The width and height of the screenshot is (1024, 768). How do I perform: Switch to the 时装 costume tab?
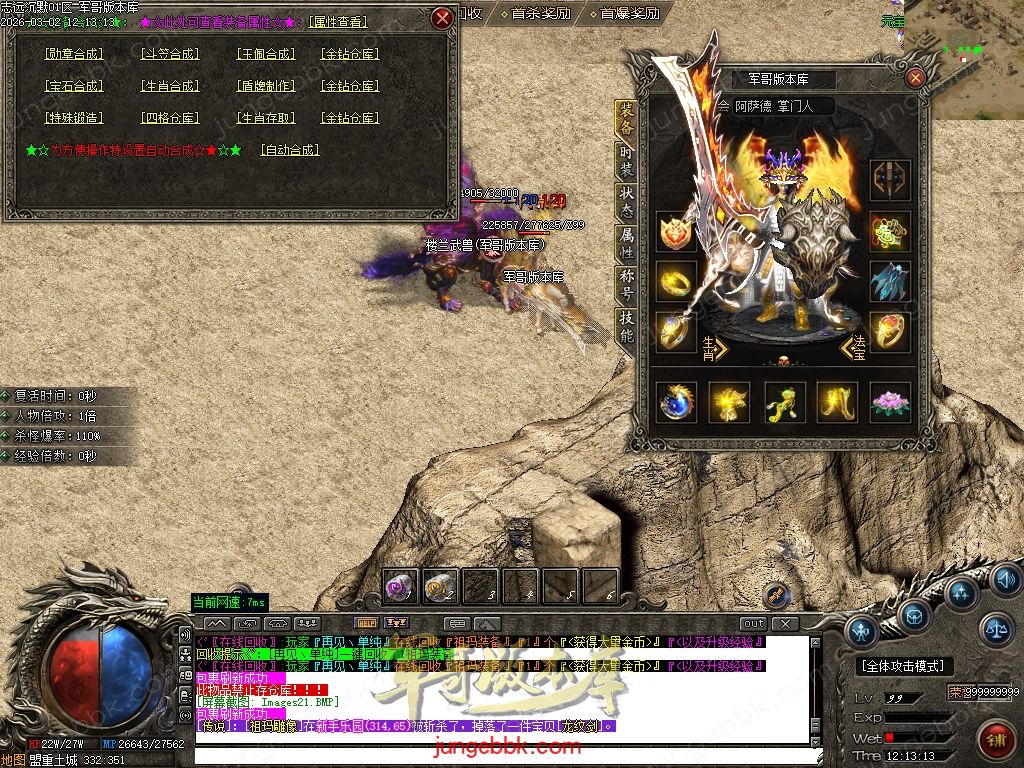pos(626,157)
